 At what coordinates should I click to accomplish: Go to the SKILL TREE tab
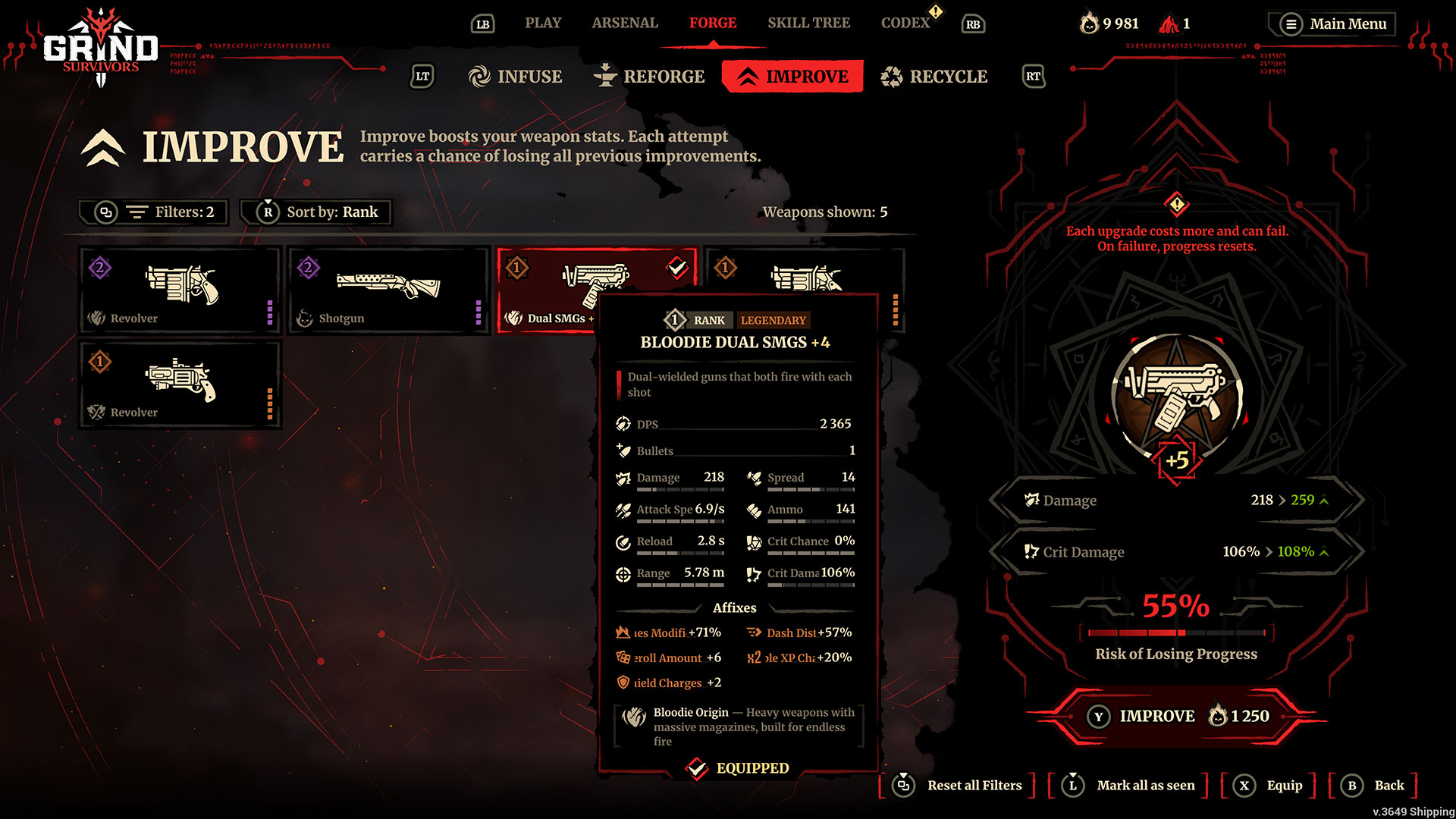tap(808, 23)
